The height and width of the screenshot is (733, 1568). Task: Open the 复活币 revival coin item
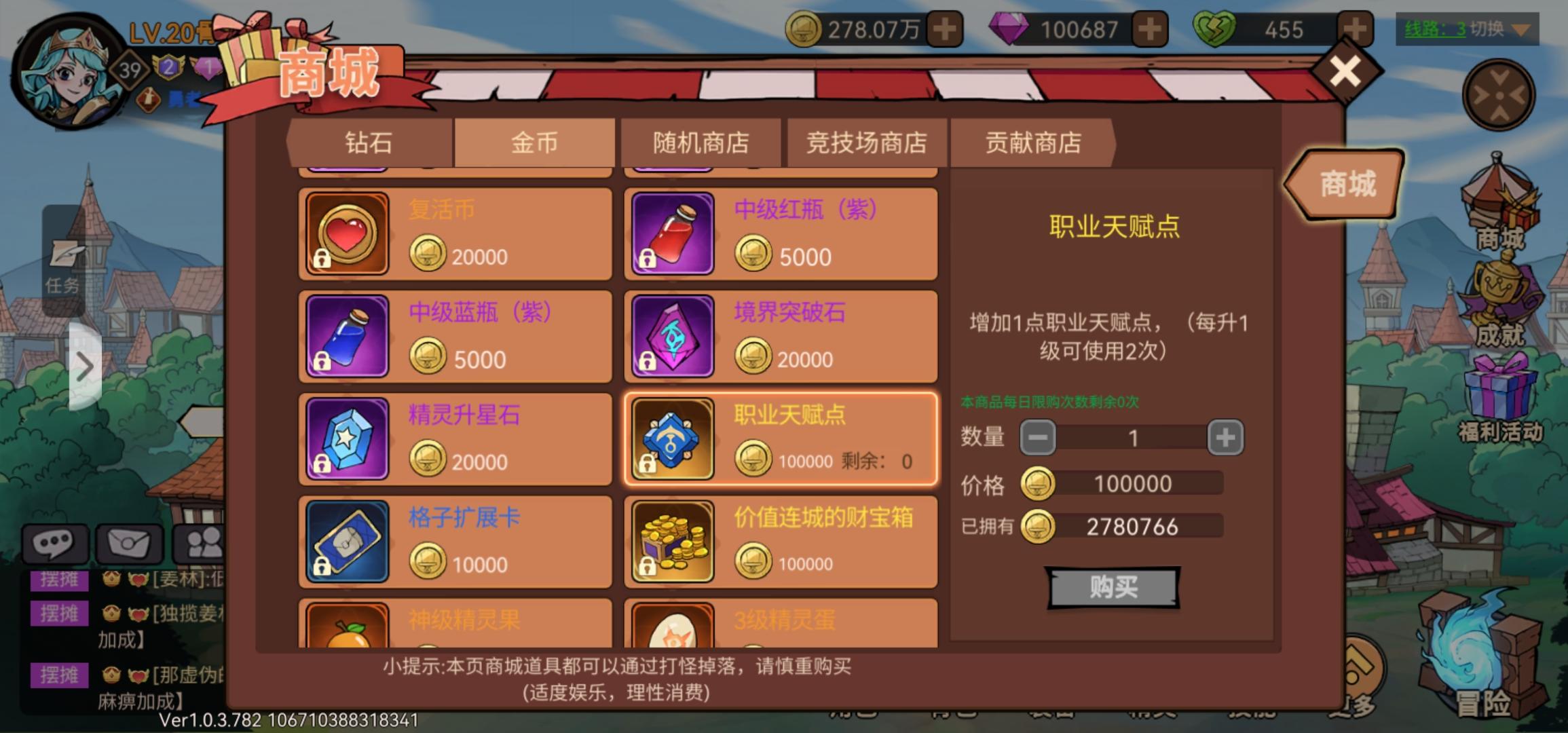coord(455,233)
